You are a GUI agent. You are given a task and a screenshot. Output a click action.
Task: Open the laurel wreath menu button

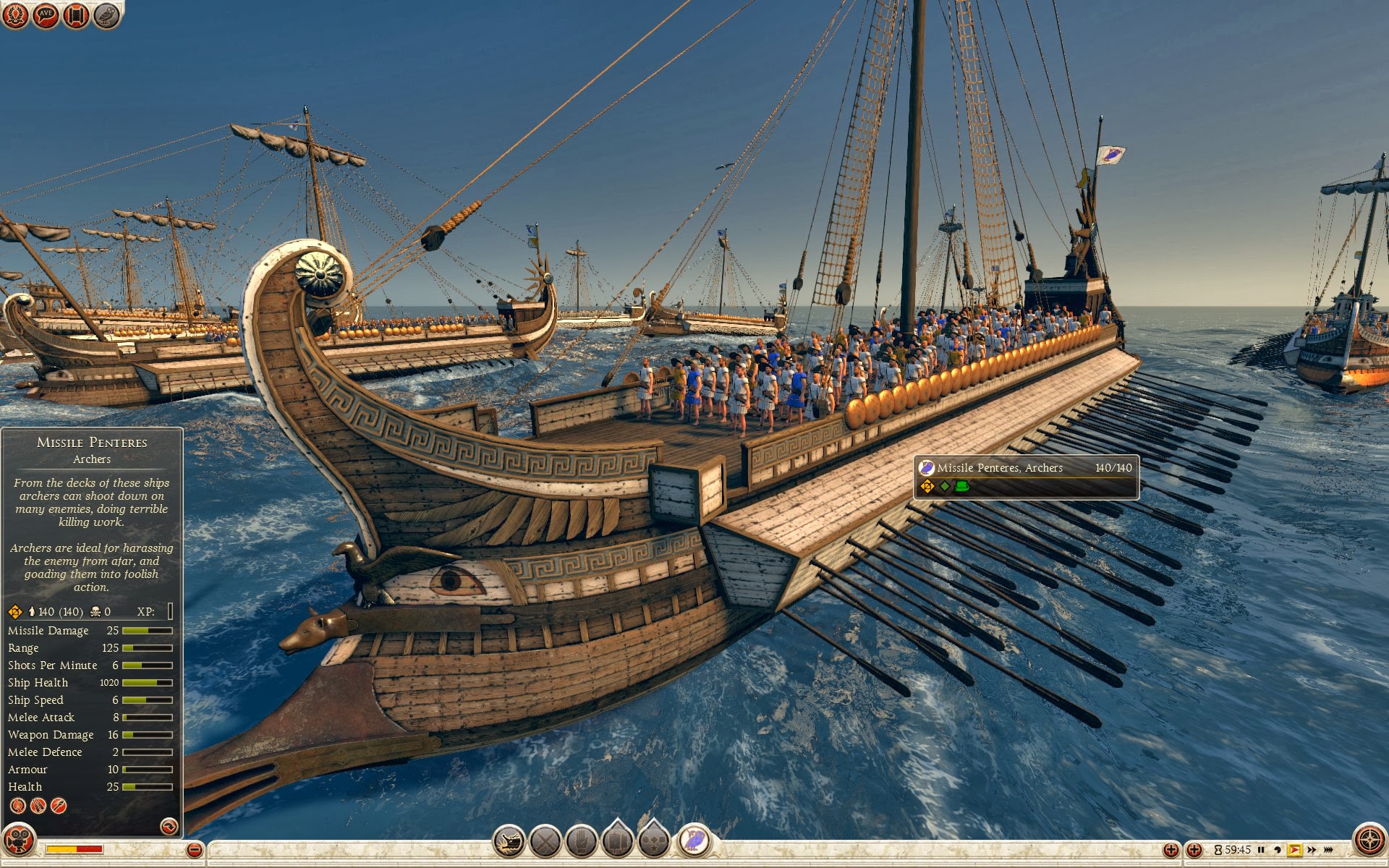[14, 15]
